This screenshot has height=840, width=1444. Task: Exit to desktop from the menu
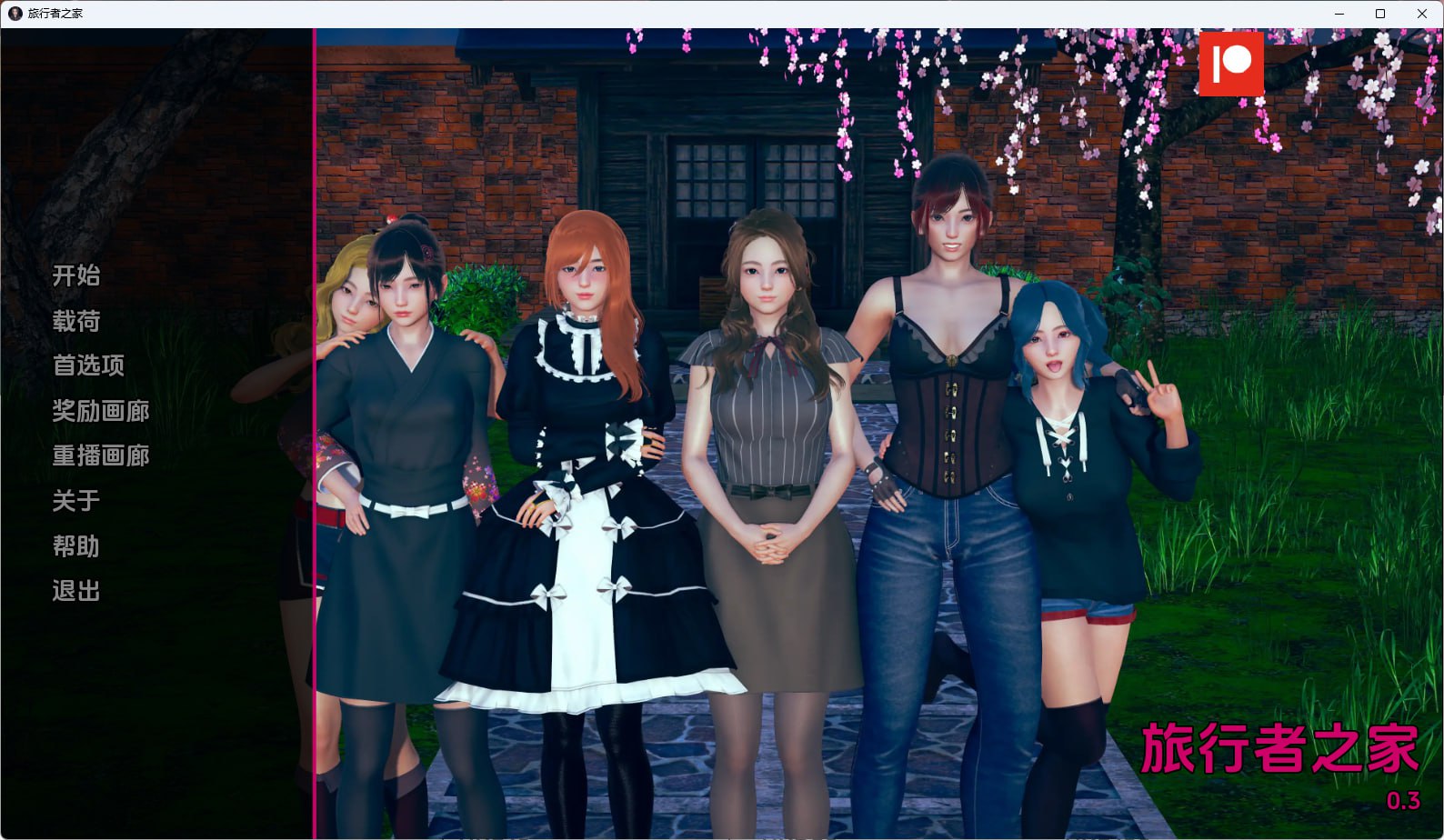pyautogui.click(x=75, y=591)
